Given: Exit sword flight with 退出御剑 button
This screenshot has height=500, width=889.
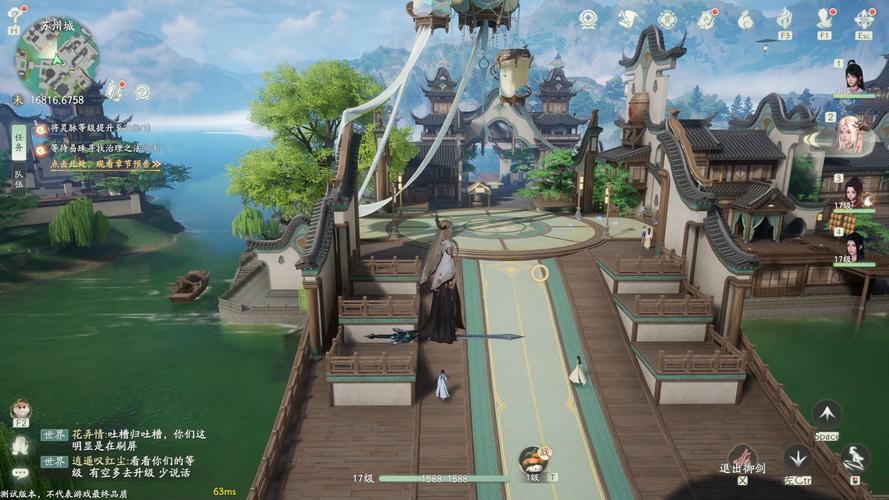Looking at the screenshot, I should click(741, 459).
